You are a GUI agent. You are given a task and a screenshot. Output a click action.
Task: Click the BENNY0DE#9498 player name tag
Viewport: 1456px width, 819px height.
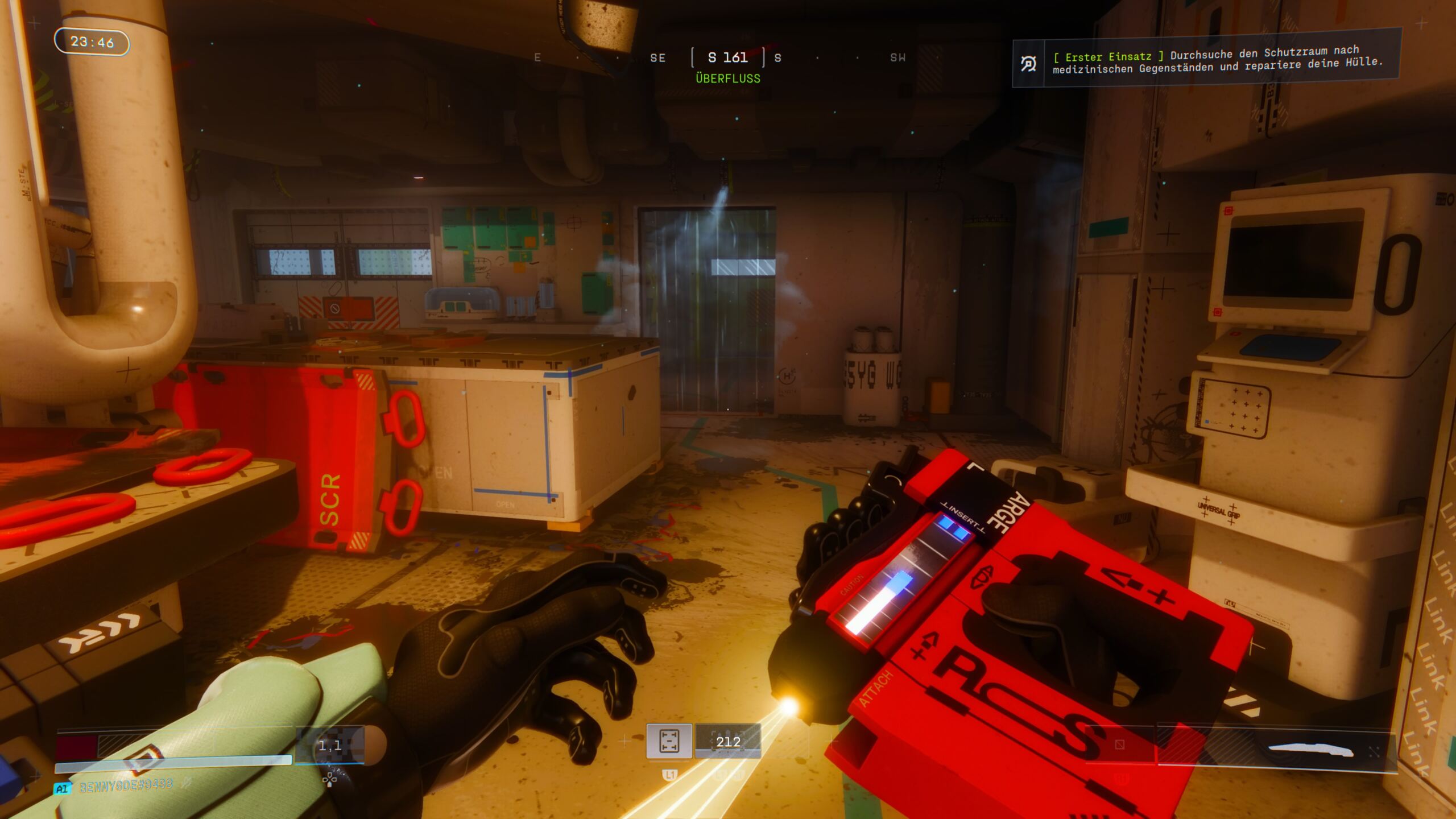126,787
